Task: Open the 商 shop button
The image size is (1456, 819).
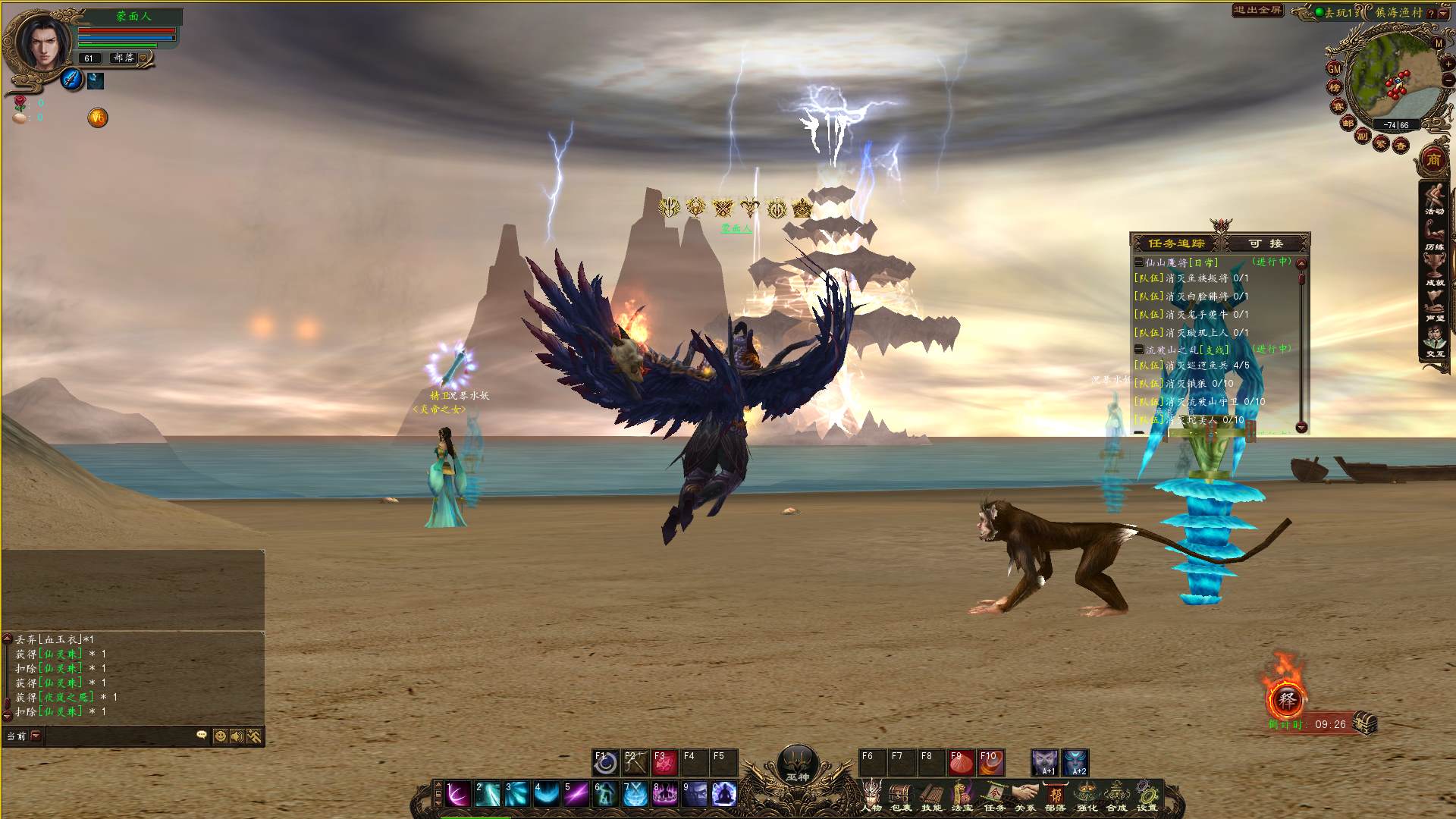Action: [x=1433, y=160]
